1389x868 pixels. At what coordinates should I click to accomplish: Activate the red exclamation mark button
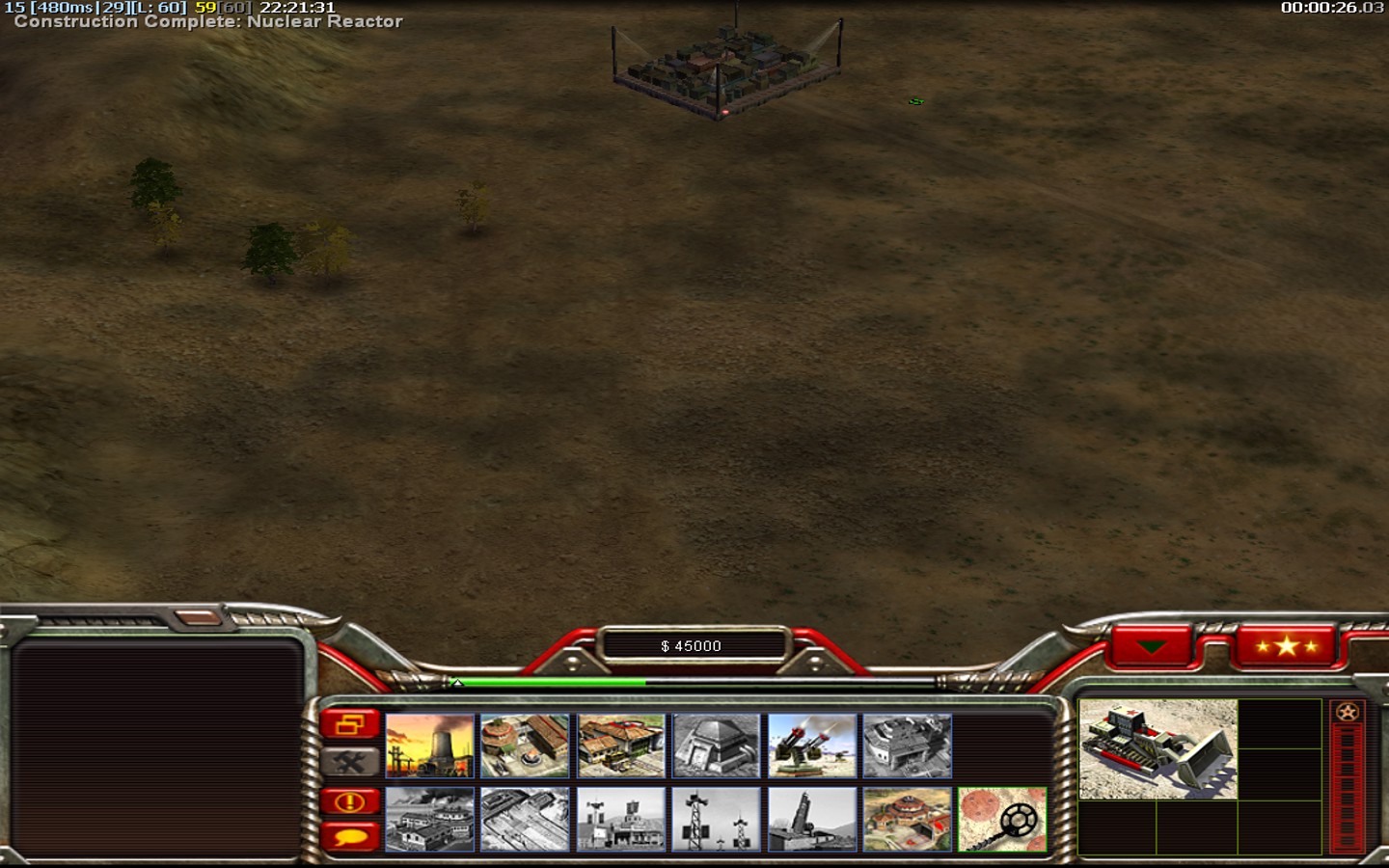coord(349,801)
